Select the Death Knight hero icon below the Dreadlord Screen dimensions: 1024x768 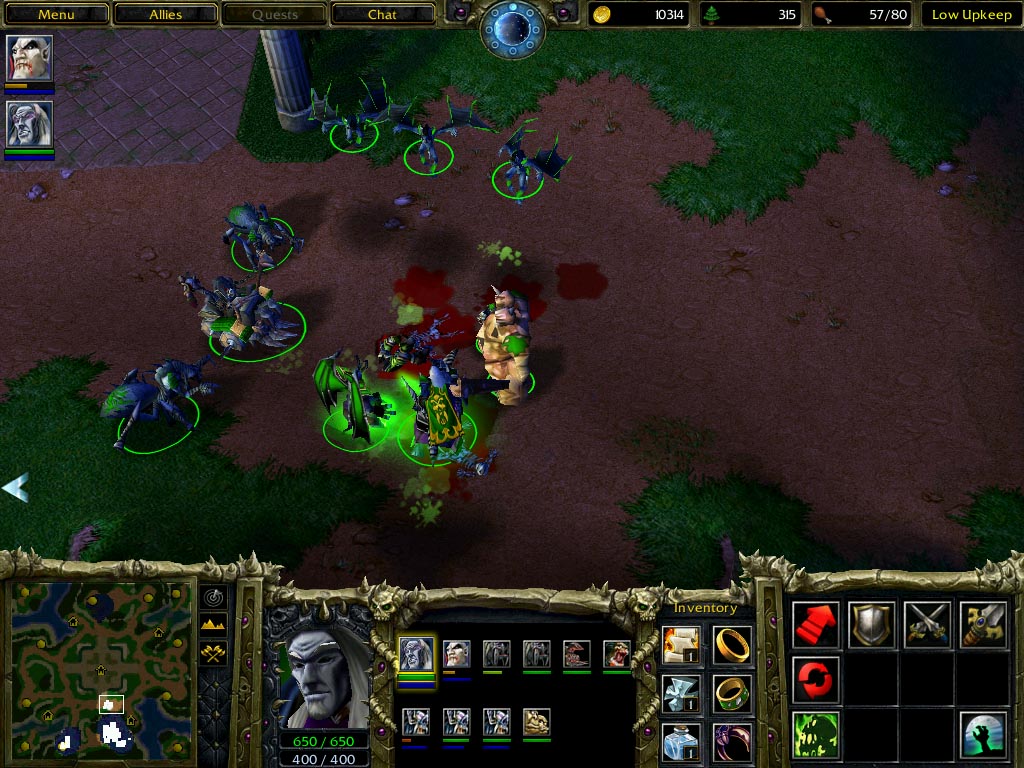click(29, 124)
